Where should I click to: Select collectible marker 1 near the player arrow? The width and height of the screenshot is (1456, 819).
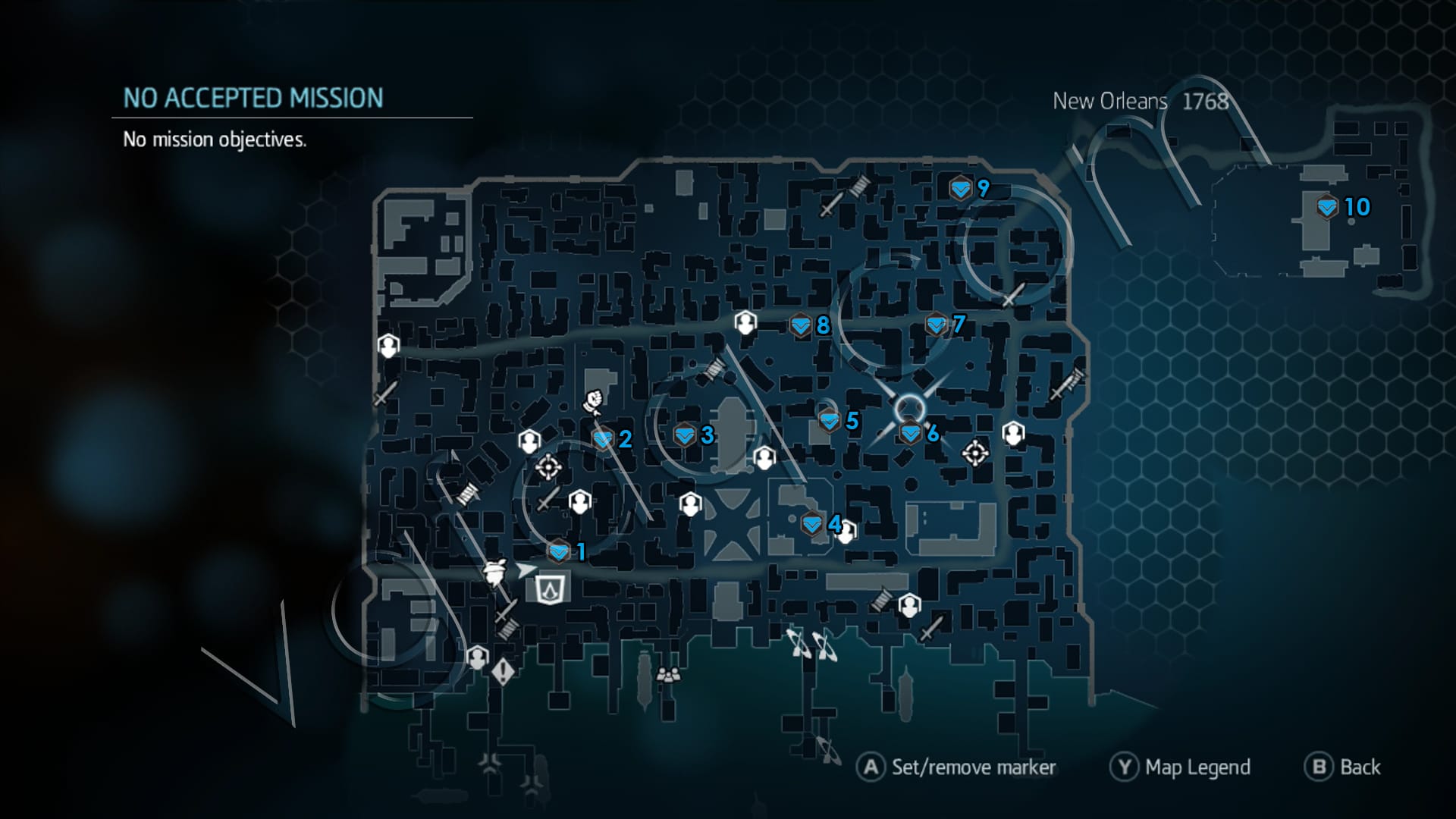(x=559, y=551)
